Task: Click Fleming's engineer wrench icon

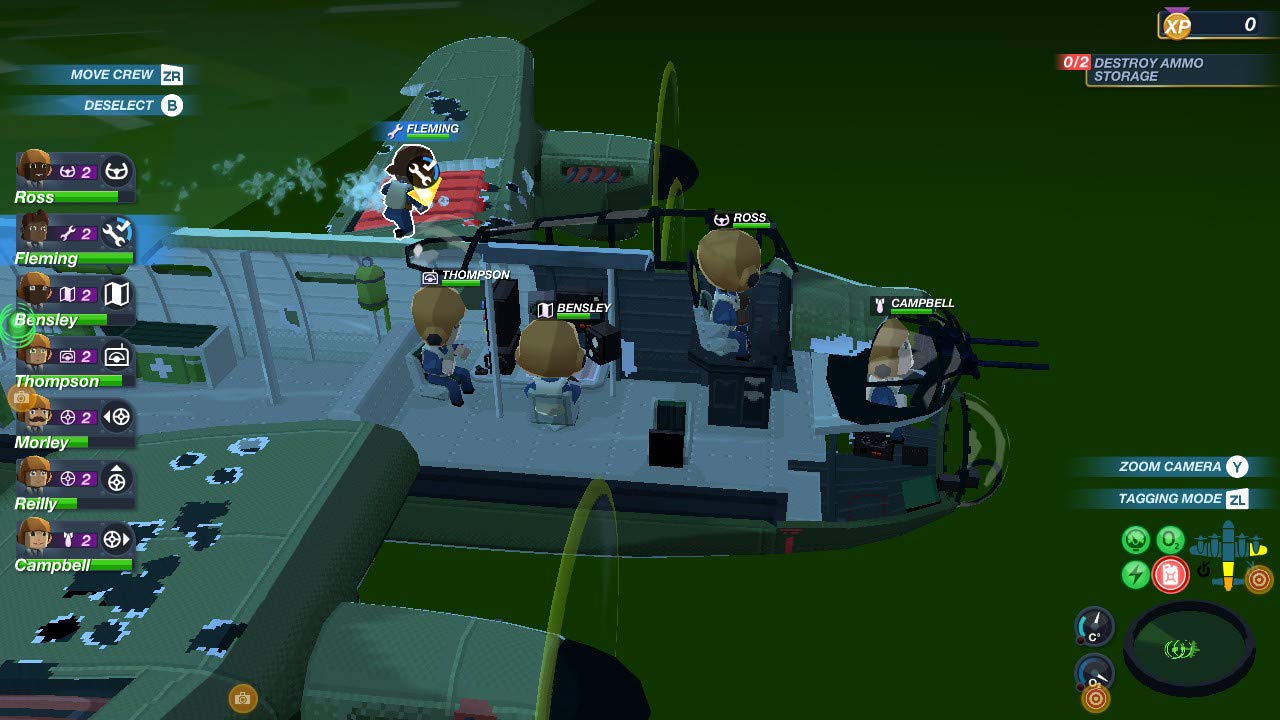Action: [x=118, y=232]
